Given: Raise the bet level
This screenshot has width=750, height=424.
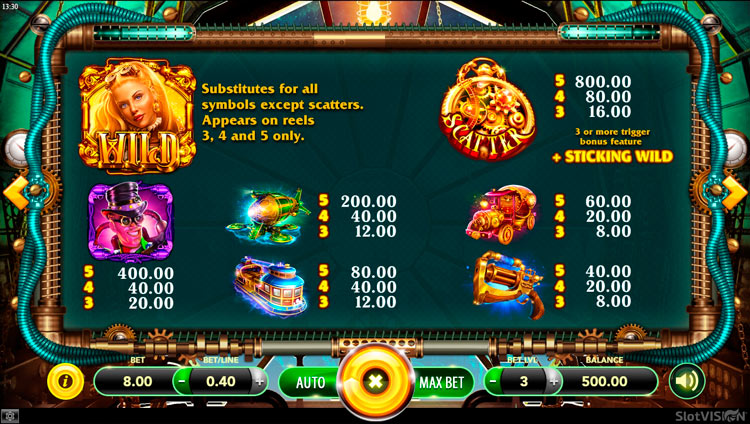Looking at the screenshot, I should click(553, 381).
